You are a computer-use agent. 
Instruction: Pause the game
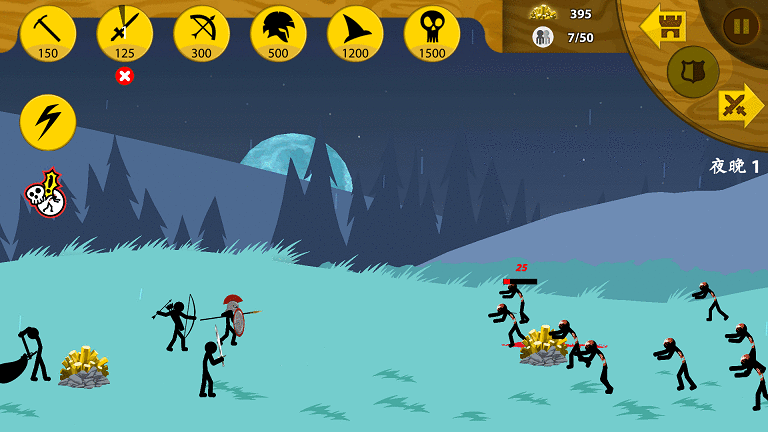(x=741, y=25)
